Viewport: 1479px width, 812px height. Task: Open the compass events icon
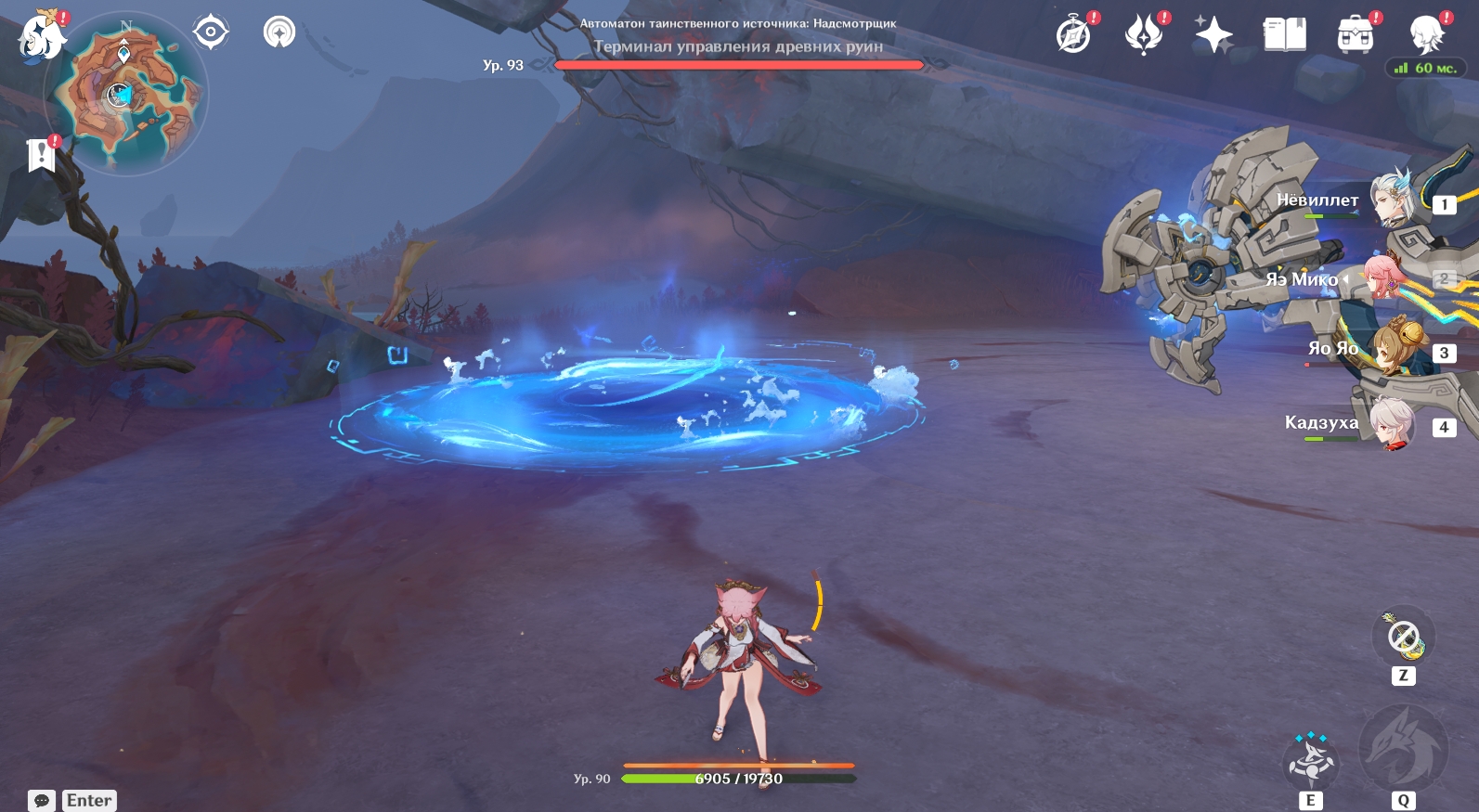(1073, 36)
